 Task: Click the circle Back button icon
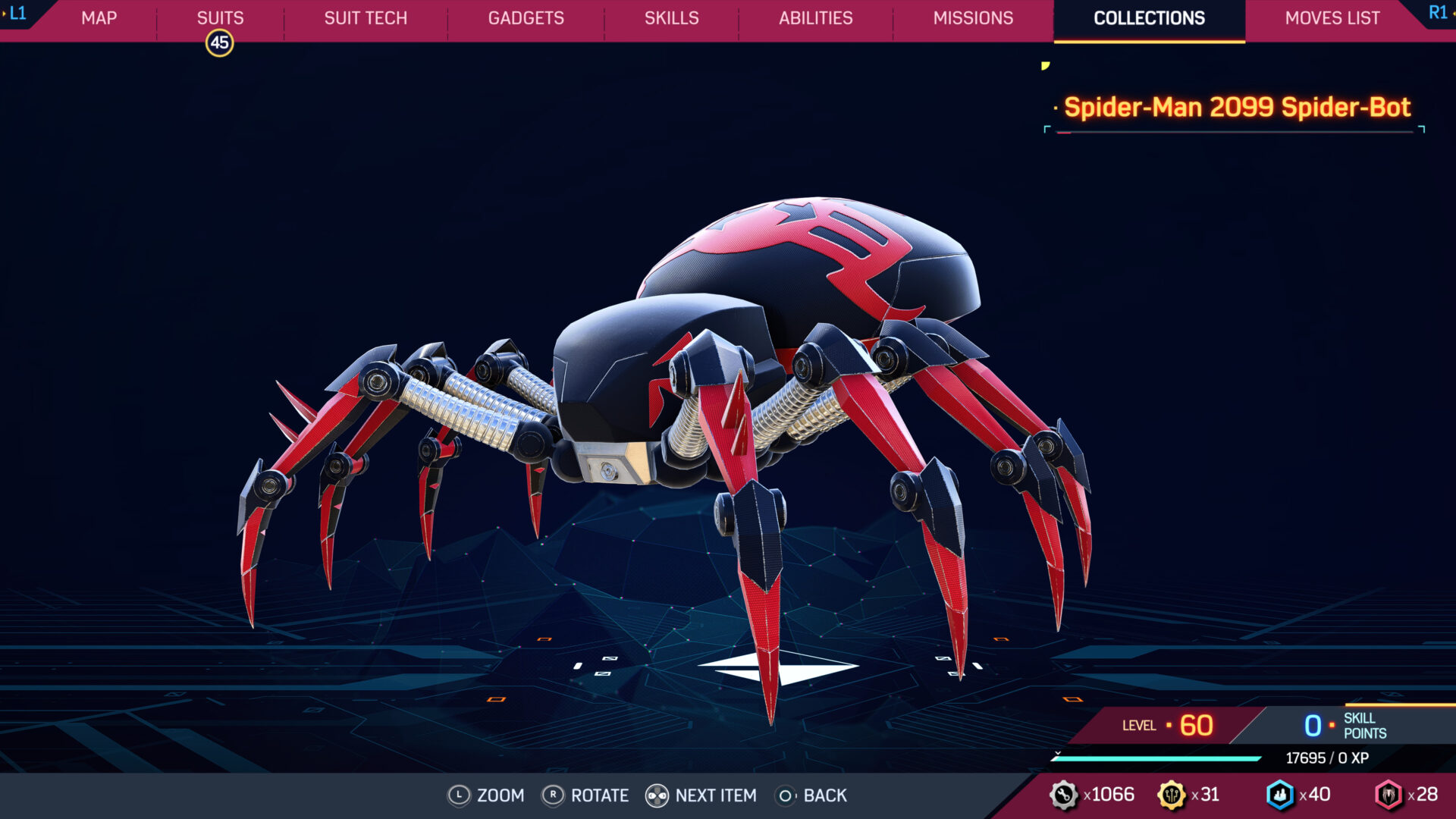[786, 796]
